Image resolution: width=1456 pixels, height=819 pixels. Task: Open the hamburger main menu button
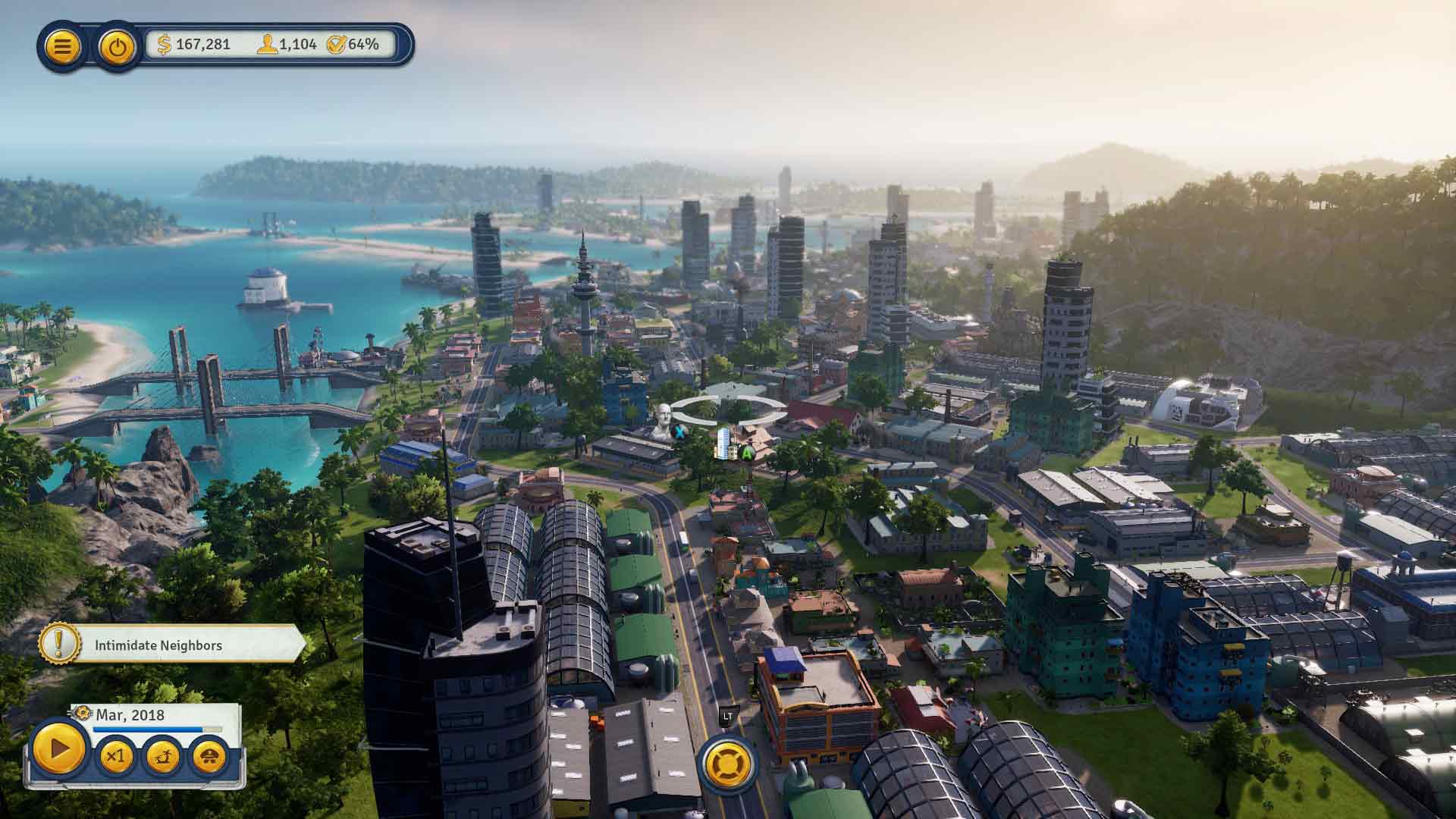click(x=62, y=47)
